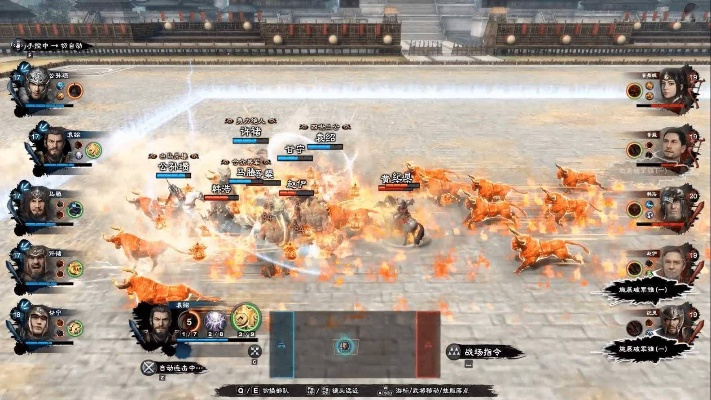Click 公孙瓒's golden skill icon beside portrait
Image resolution: width=711 pixels, height=400 pixels.
74,90
